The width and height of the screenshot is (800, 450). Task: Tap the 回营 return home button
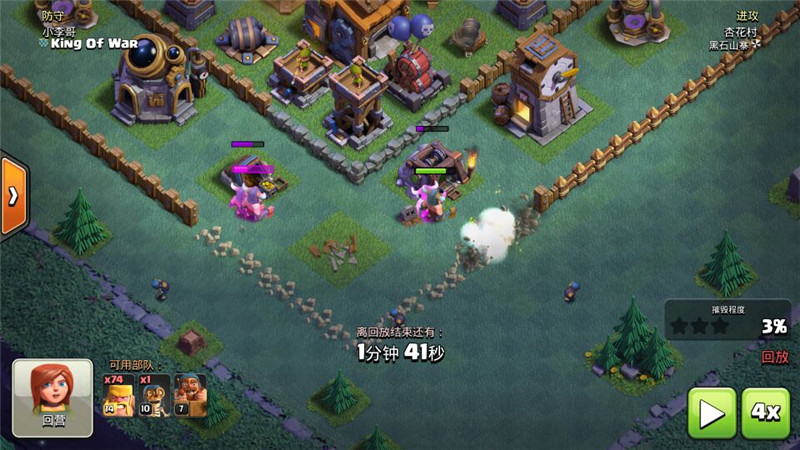pyautogui.click(x=52, y=398)
